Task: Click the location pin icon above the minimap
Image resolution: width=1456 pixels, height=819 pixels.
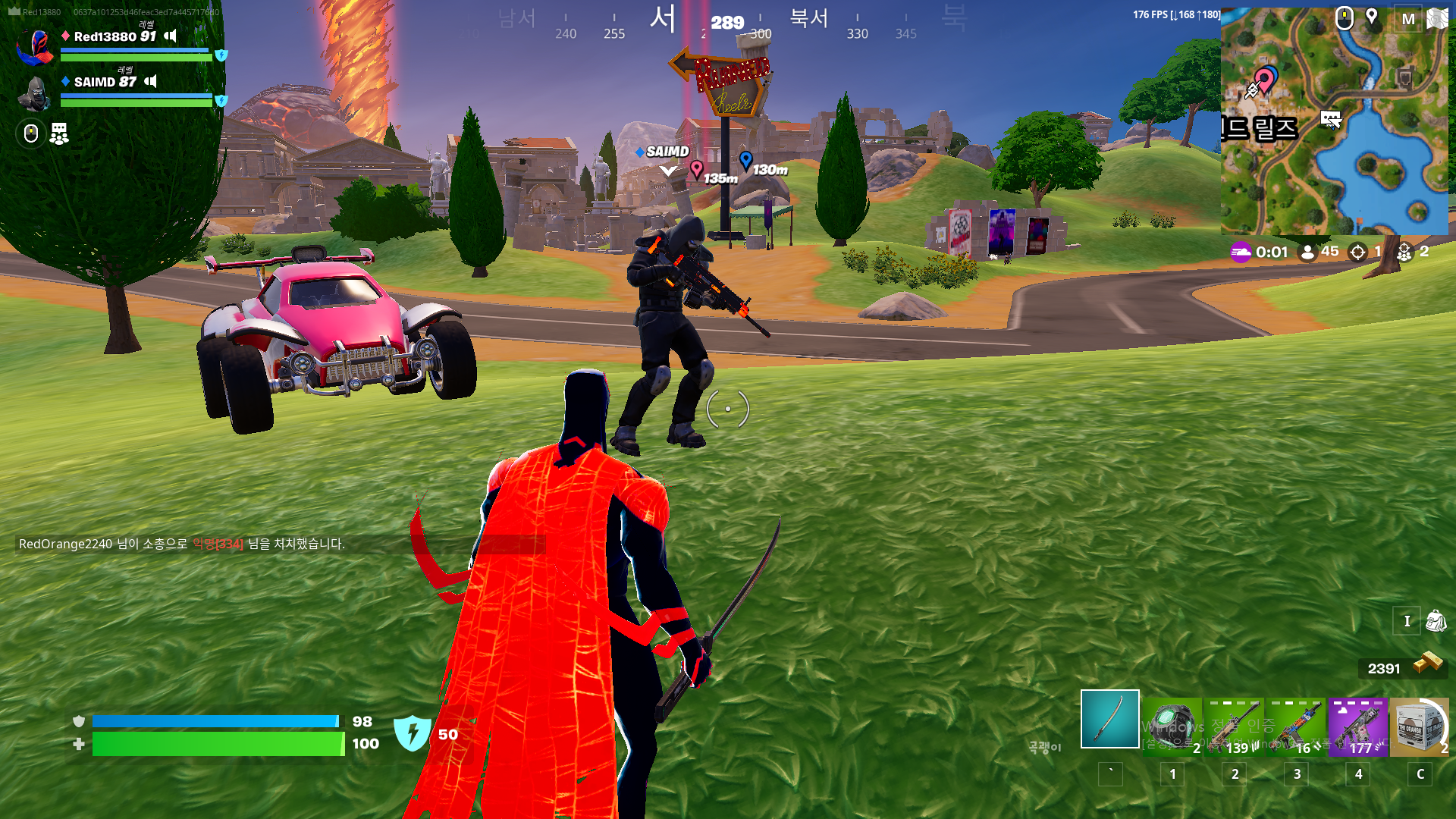Action: click(1372, 17)
